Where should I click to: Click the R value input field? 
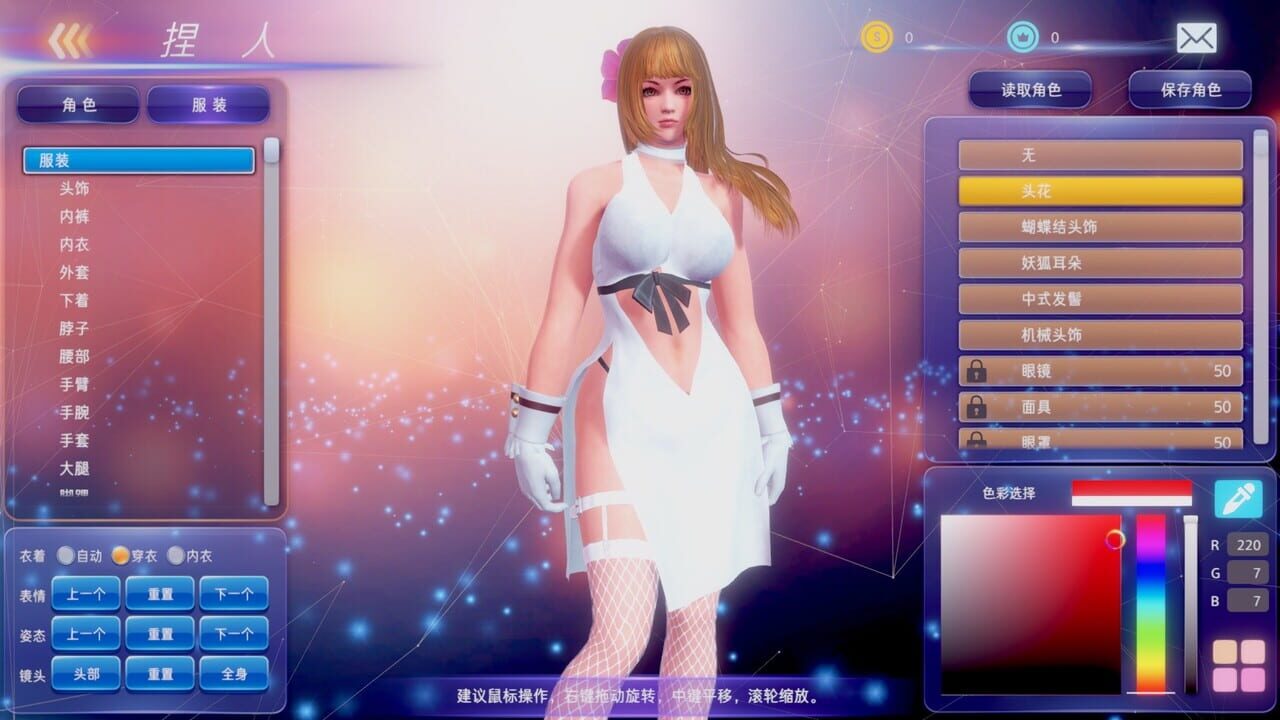tap(1250, 545)
